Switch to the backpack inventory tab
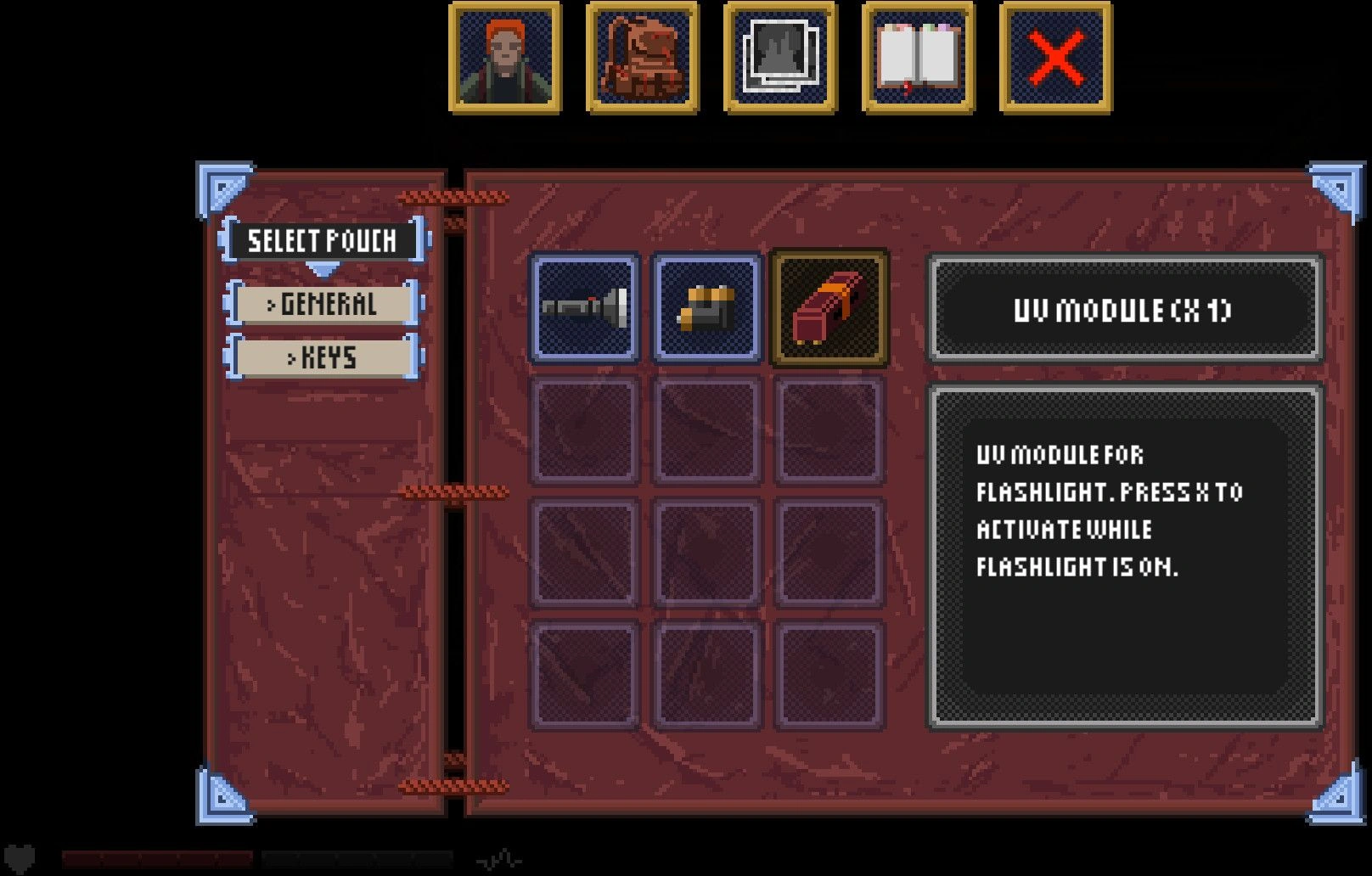 pyautogui.click(x=643, y=58)
